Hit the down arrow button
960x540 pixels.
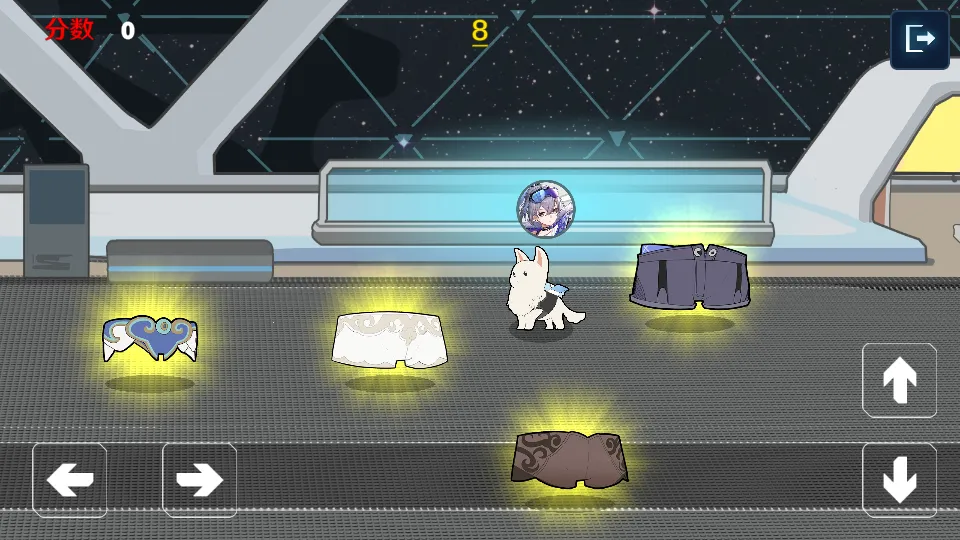(899, 480)
